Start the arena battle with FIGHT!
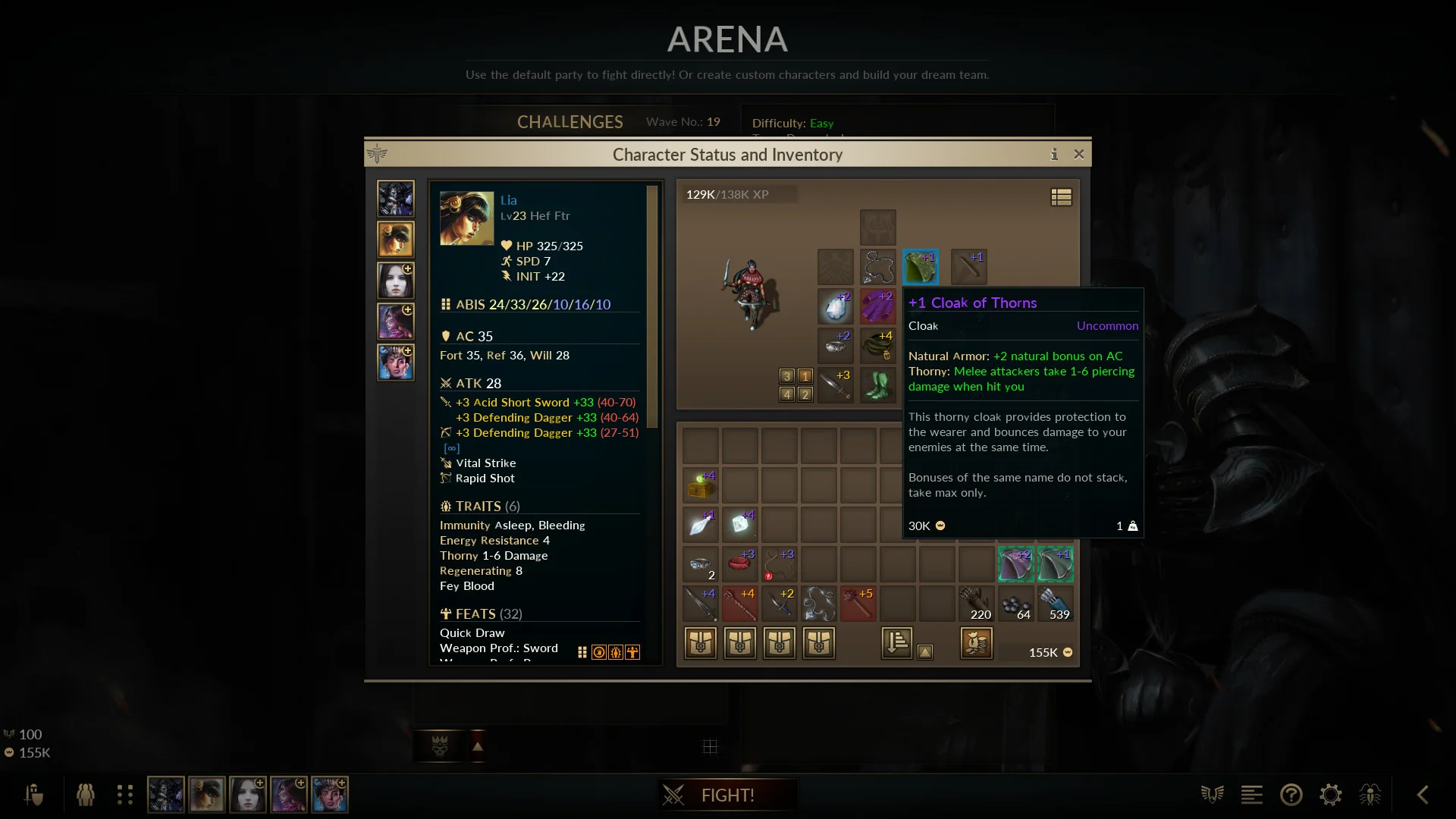The height and width of the screenshot is (819, 1456). [x=726, y=795]
